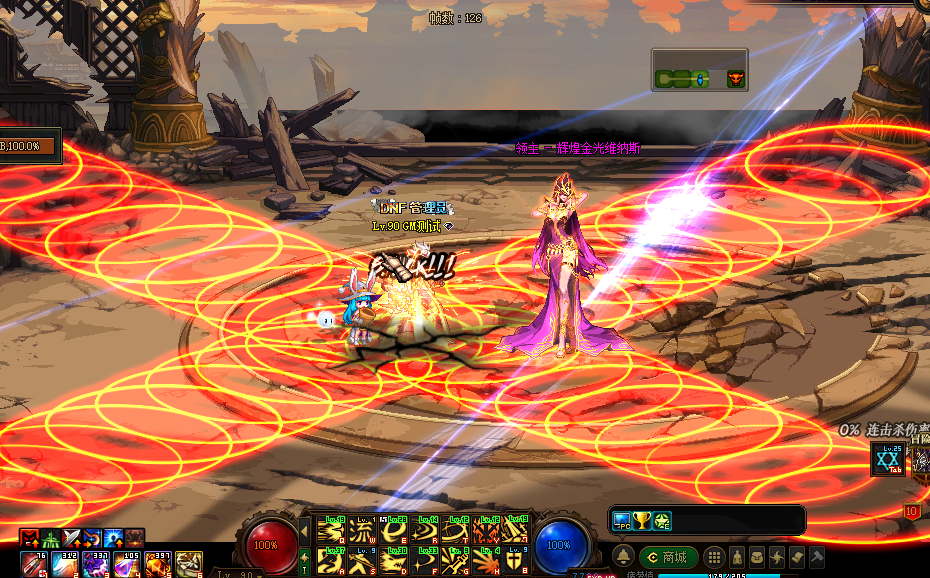Open the shuriken skill menu icon

coord(776,557)
